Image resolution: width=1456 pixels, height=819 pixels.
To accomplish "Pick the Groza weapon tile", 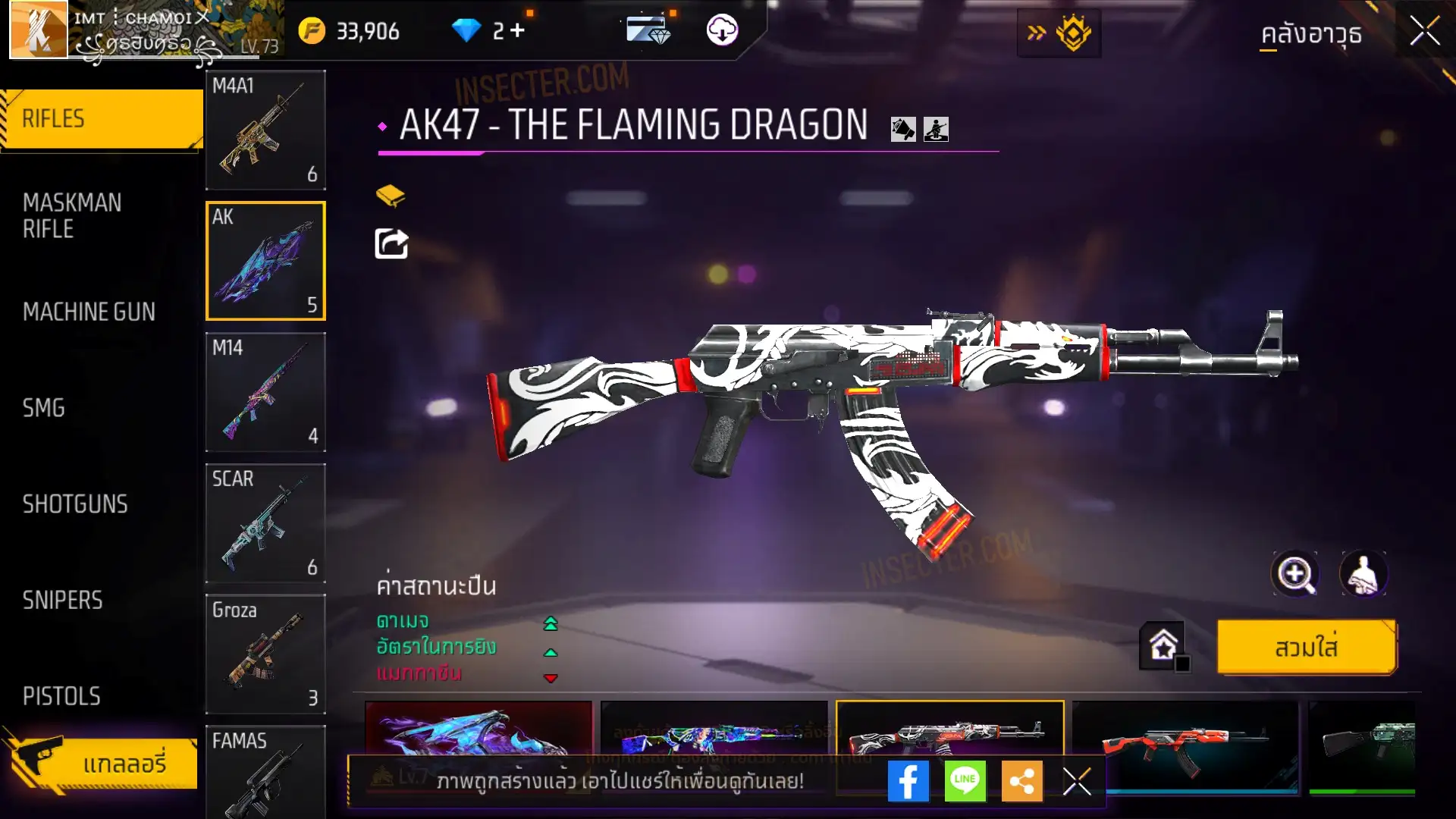I will [265, 654].
